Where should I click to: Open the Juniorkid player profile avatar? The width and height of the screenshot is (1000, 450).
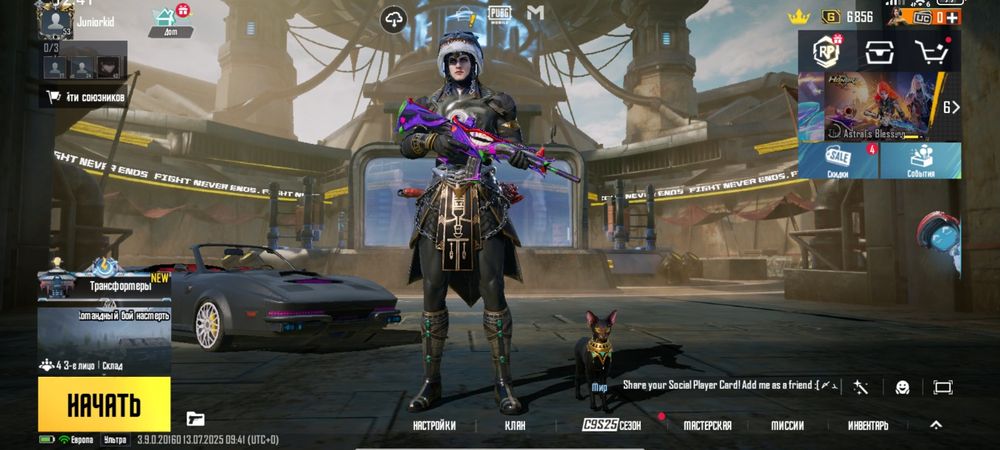[x=58, y=19]
